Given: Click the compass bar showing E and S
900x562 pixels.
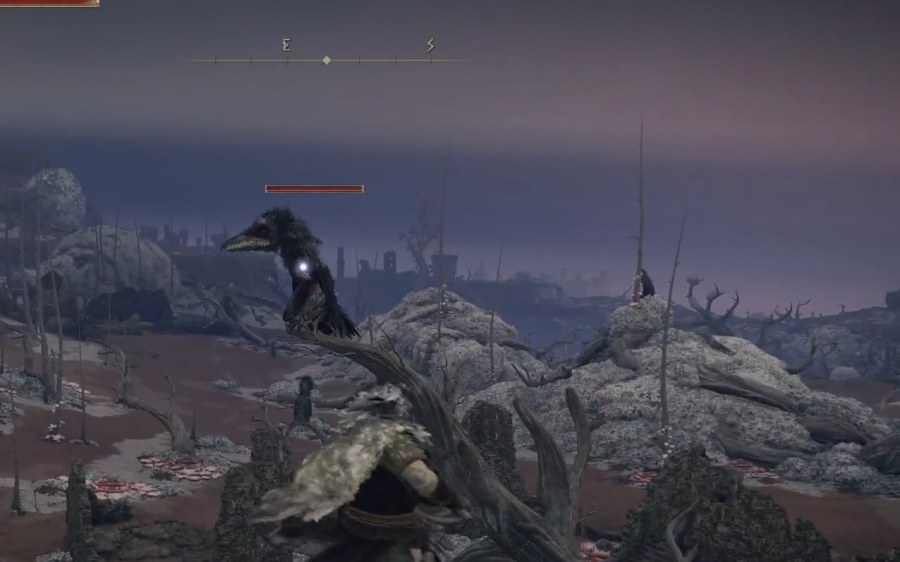Looking at the screenshot, I should 327,59.
